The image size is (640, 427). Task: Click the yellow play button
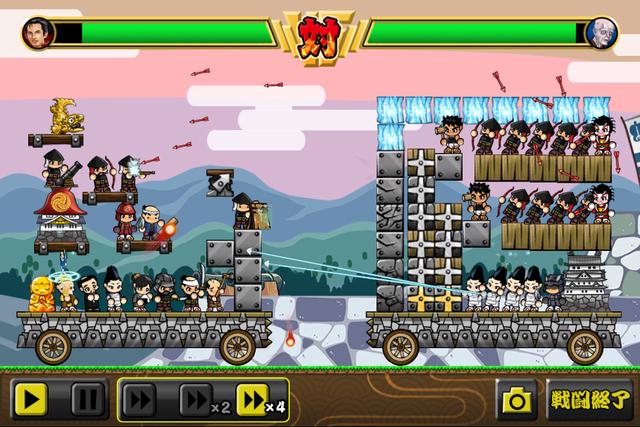pyautogui.click(x=30, y=401)
